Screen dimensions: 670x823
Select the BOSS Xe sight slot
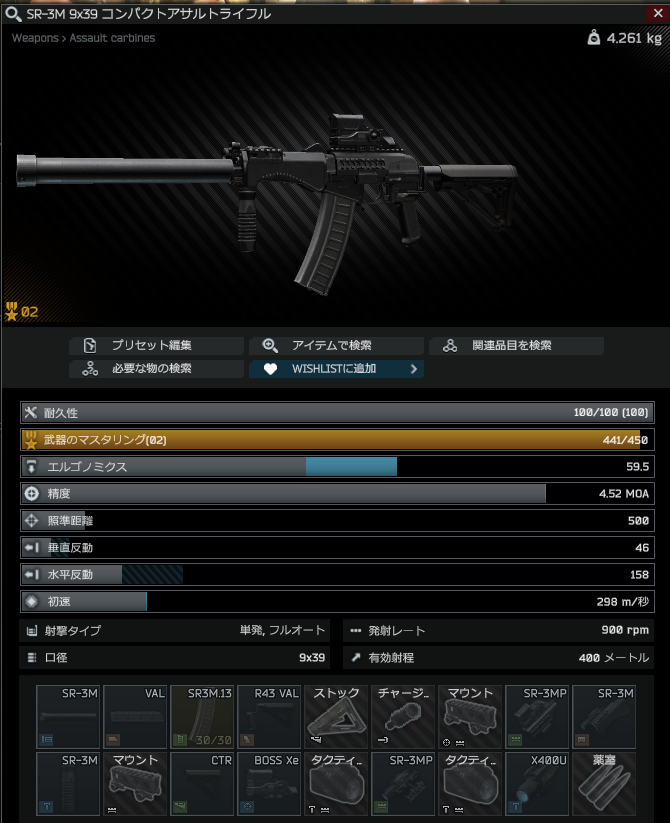269,784
